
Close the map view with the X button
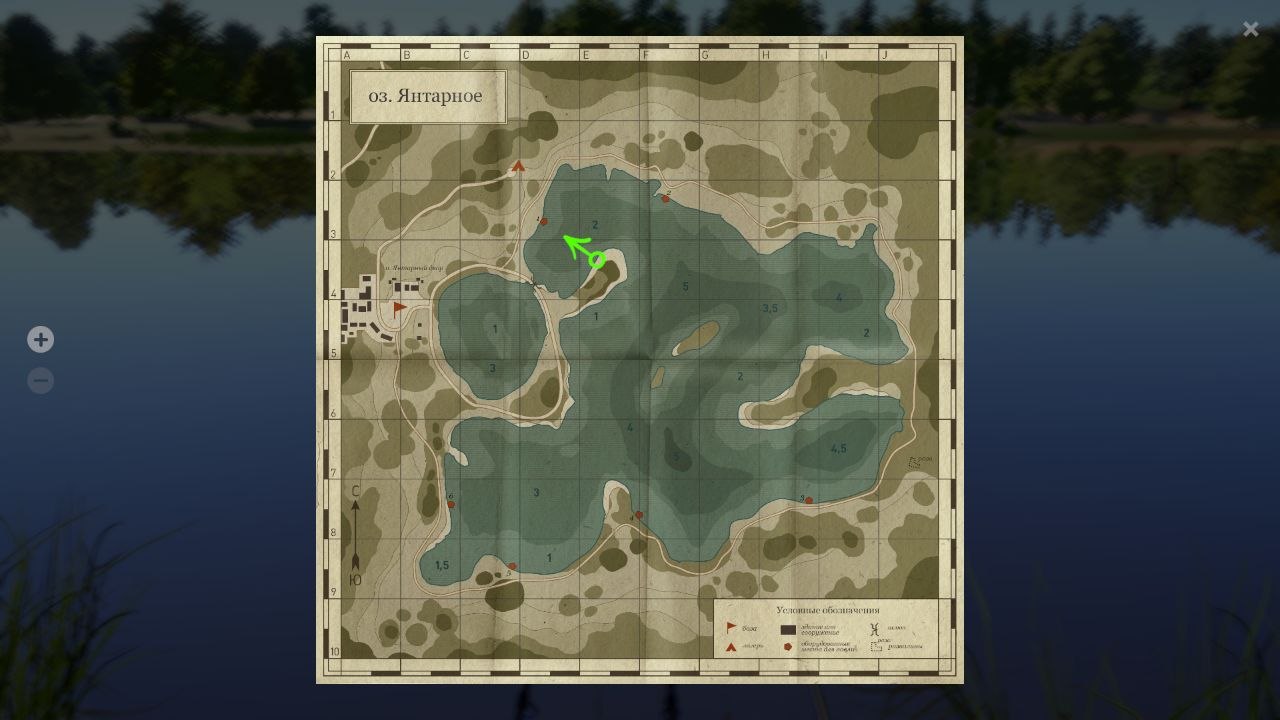pos(1250,28)
